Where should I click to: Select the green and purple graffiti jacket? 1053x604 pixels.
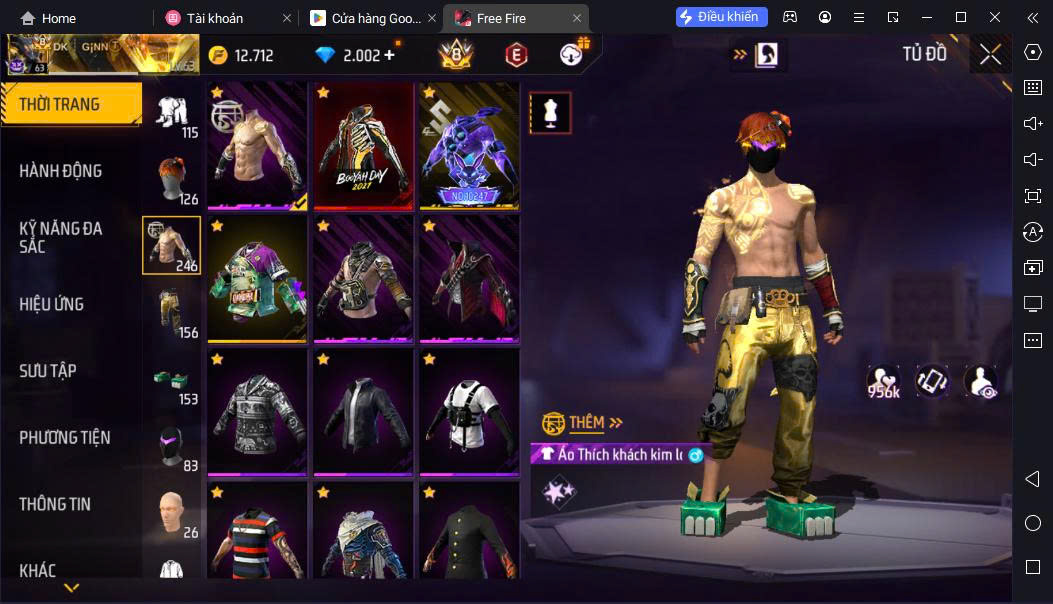click(257, 279)
